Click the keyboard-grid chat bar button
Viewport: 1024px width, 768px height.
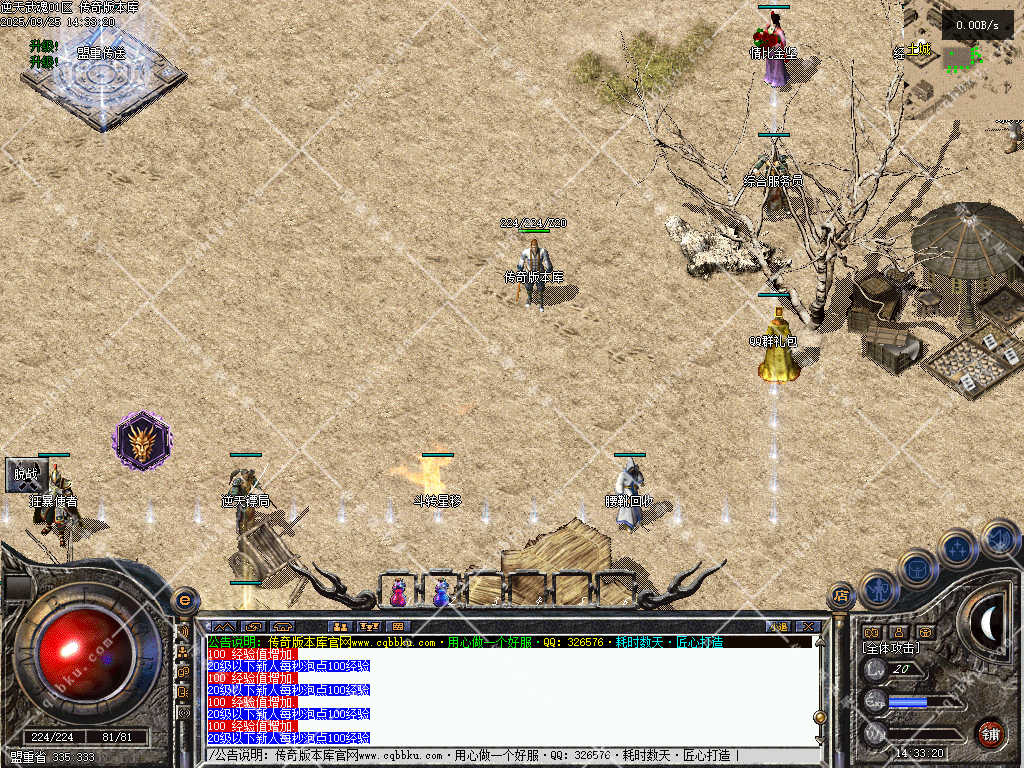399,627
